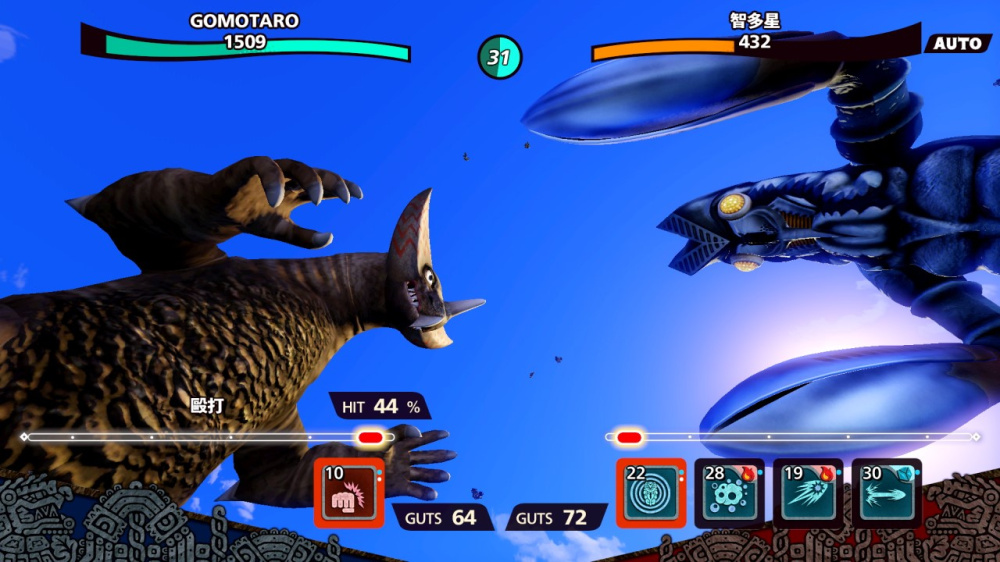Toggle the AUTO battle button
Image resolution: width=1000 pixels, height=562 pixels.
959,44
